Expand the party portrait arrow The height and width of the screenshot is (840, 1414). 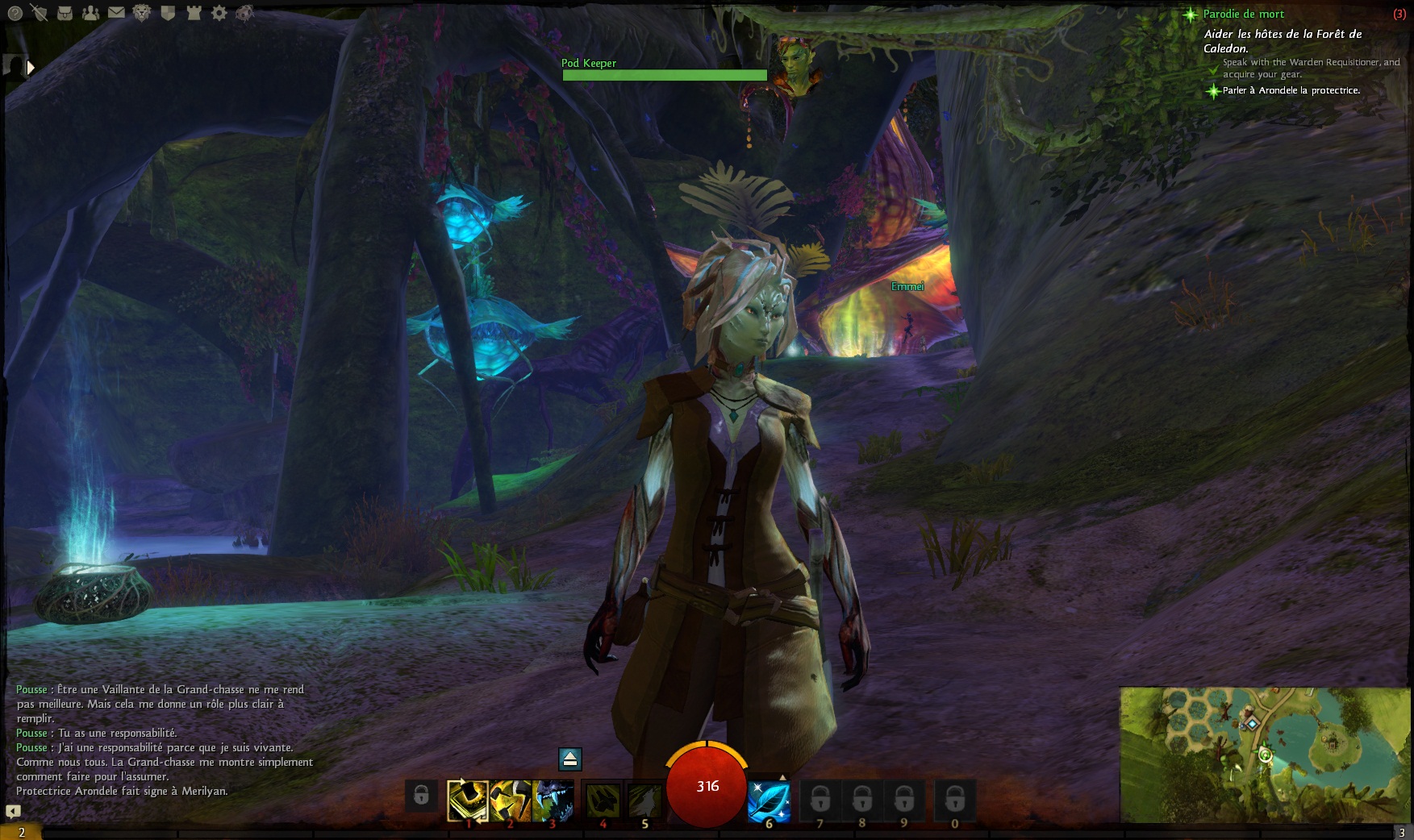coord(31,68)
